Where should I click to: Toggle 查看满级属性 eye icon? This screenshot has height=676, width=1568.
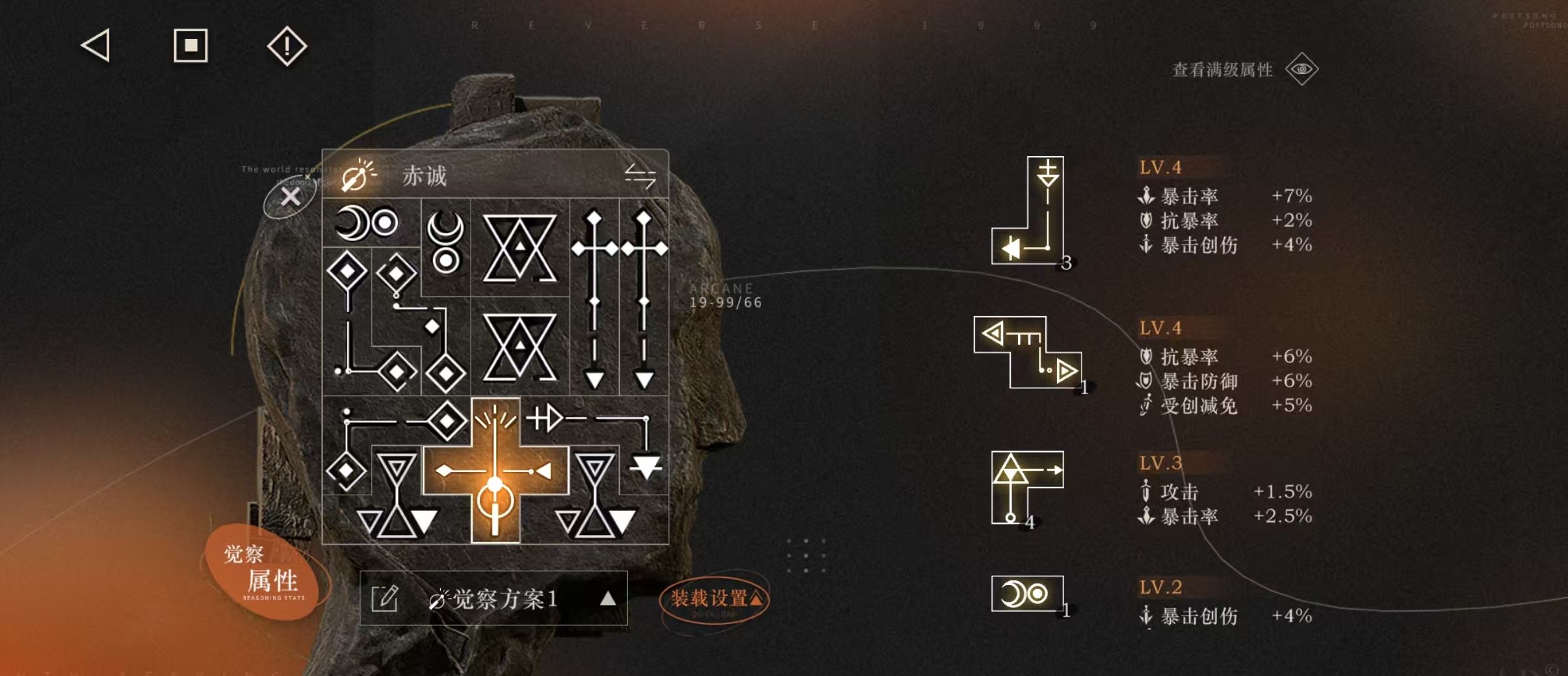(1301, 70)
